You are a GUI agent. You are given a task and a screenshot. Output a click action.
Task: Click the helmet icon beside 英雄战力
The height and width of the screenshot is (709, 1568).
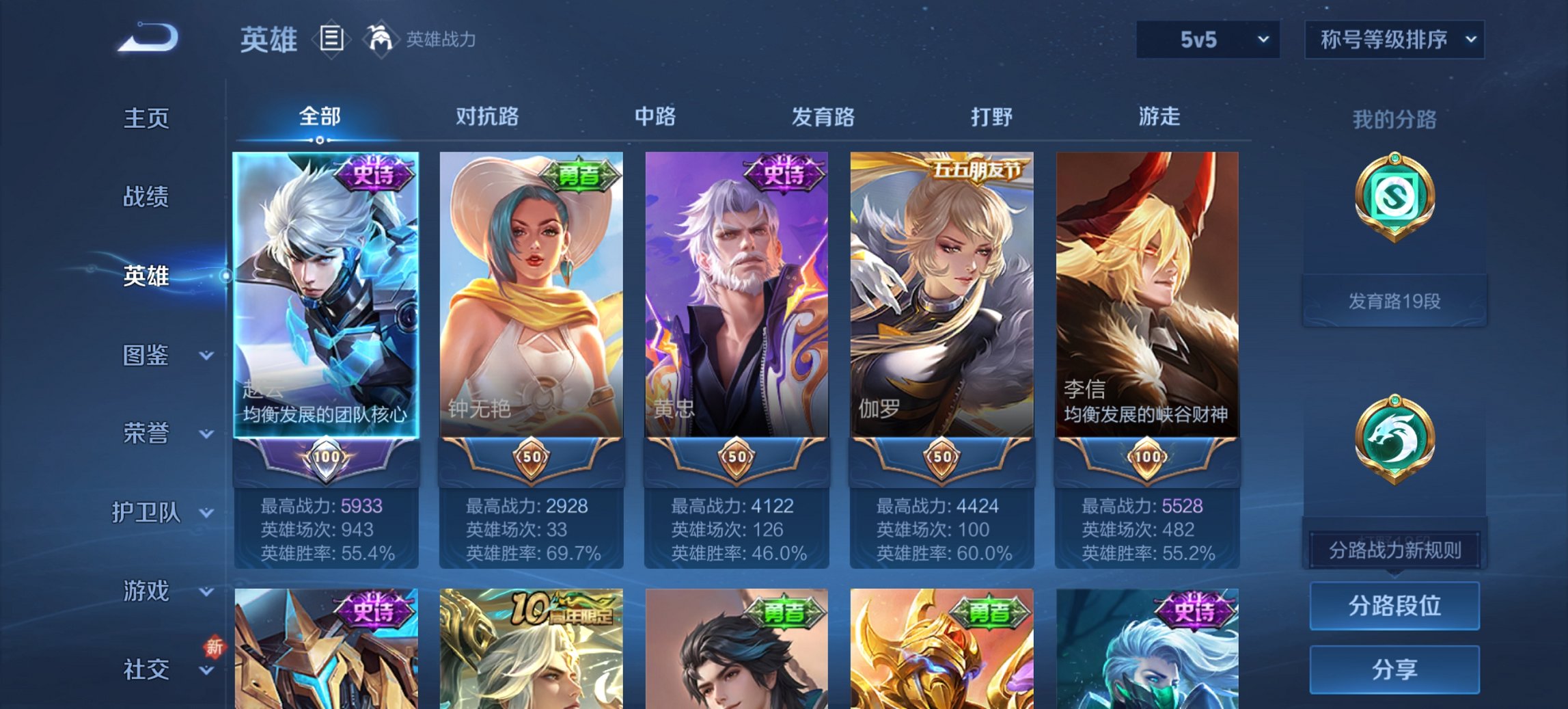pyautogui.click(x=379, y=39)
